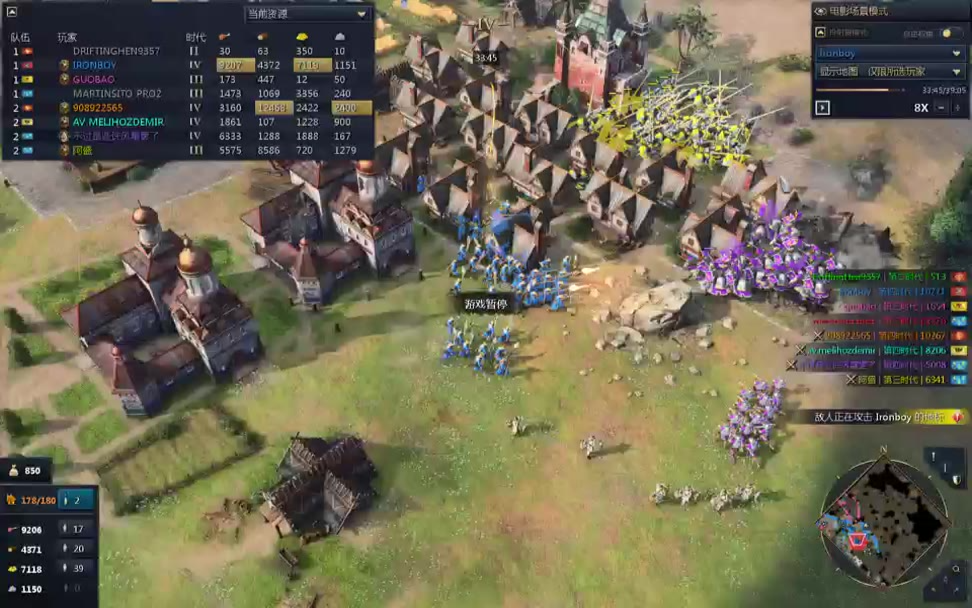Decrease replay speed with minus button
This screenshot has height=608, width=972.
[941, 108]
